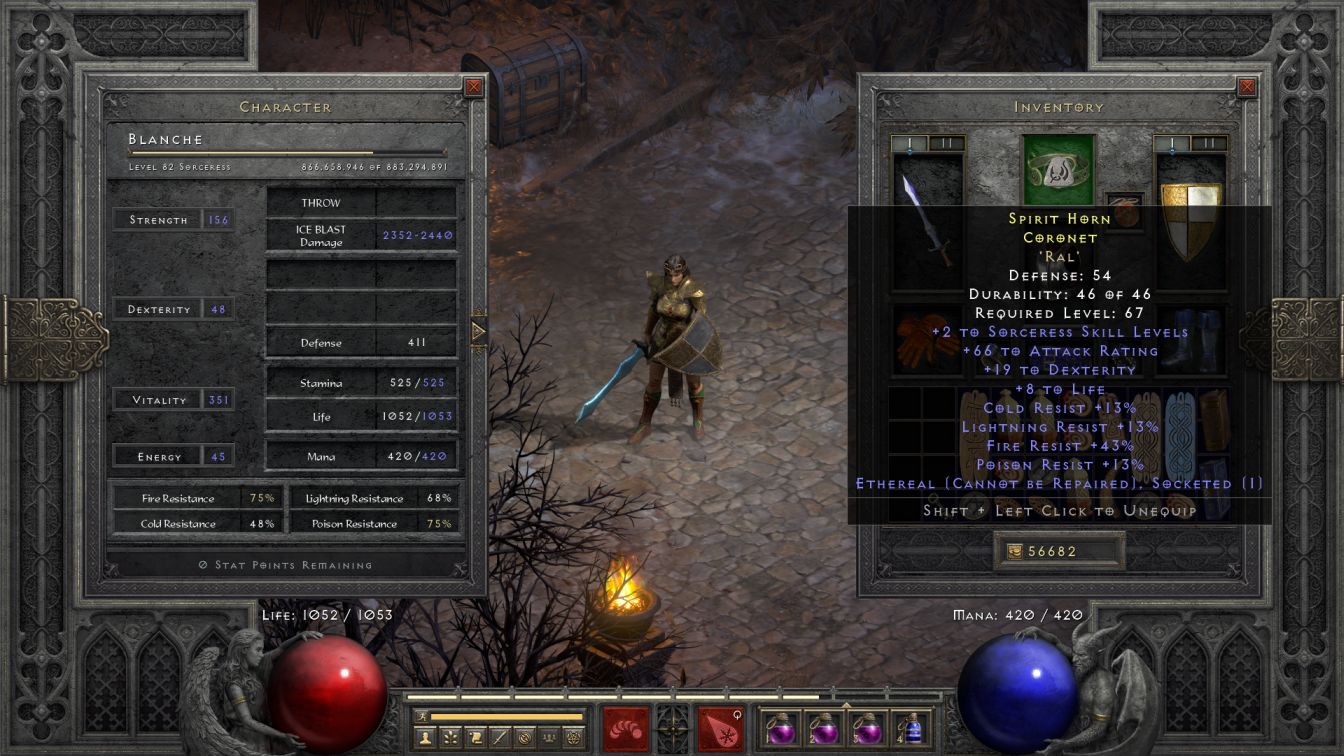Click the character bust icon in mini menu

[426, 738]
